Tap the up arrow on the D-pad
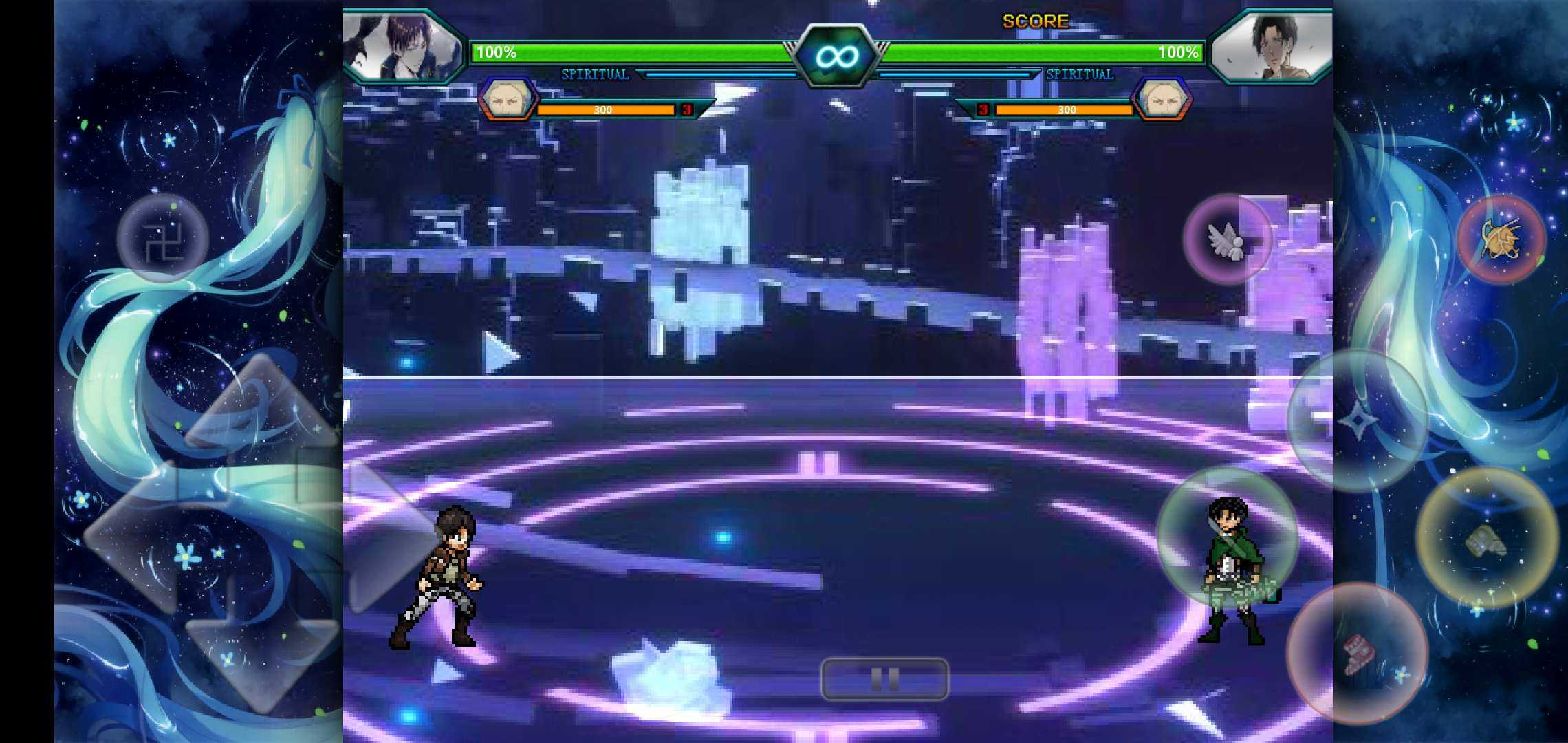The height and width of the screenshot is (743, 1568). [261, 406]
